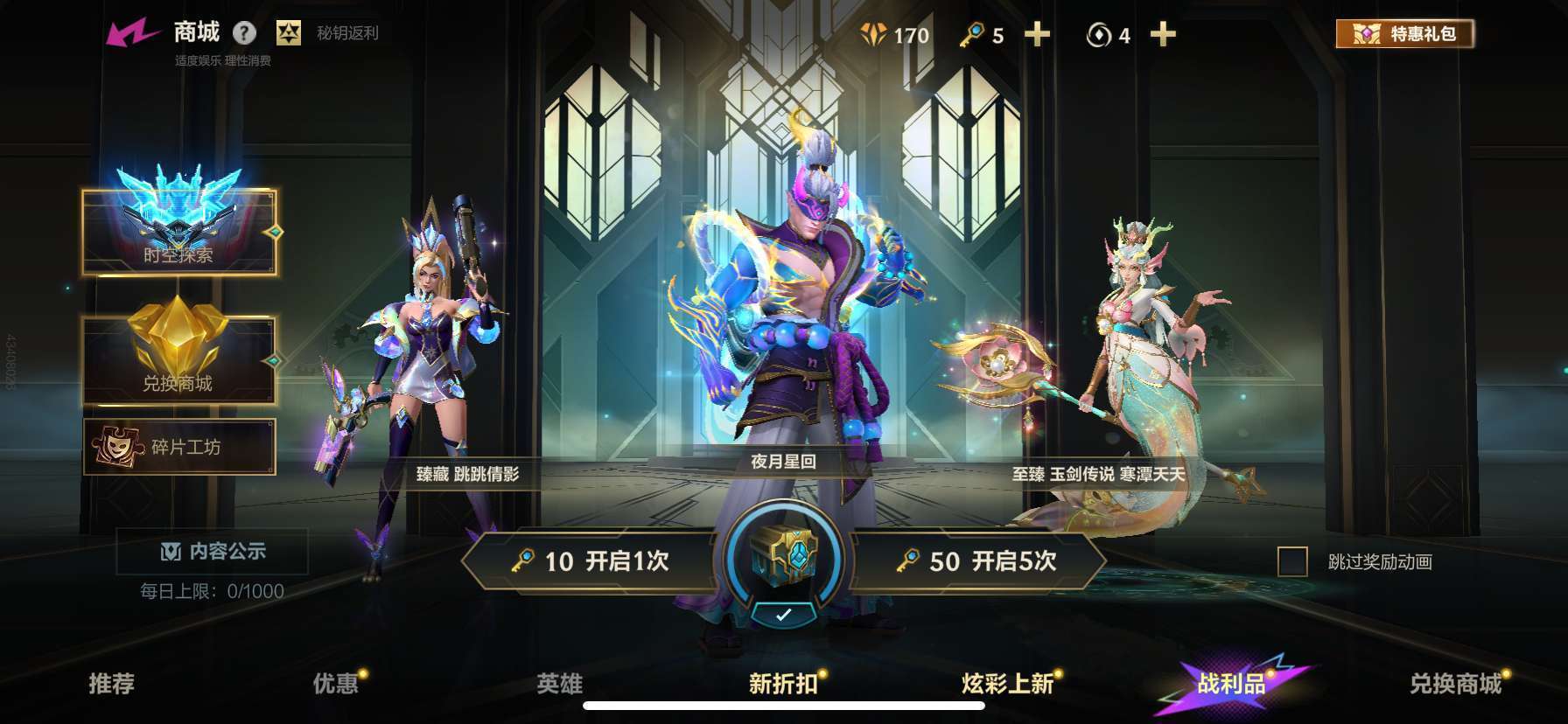1568x724 pixels.
Task: Toggle the checkmark below the chest
Action: (x=783, y=613)
